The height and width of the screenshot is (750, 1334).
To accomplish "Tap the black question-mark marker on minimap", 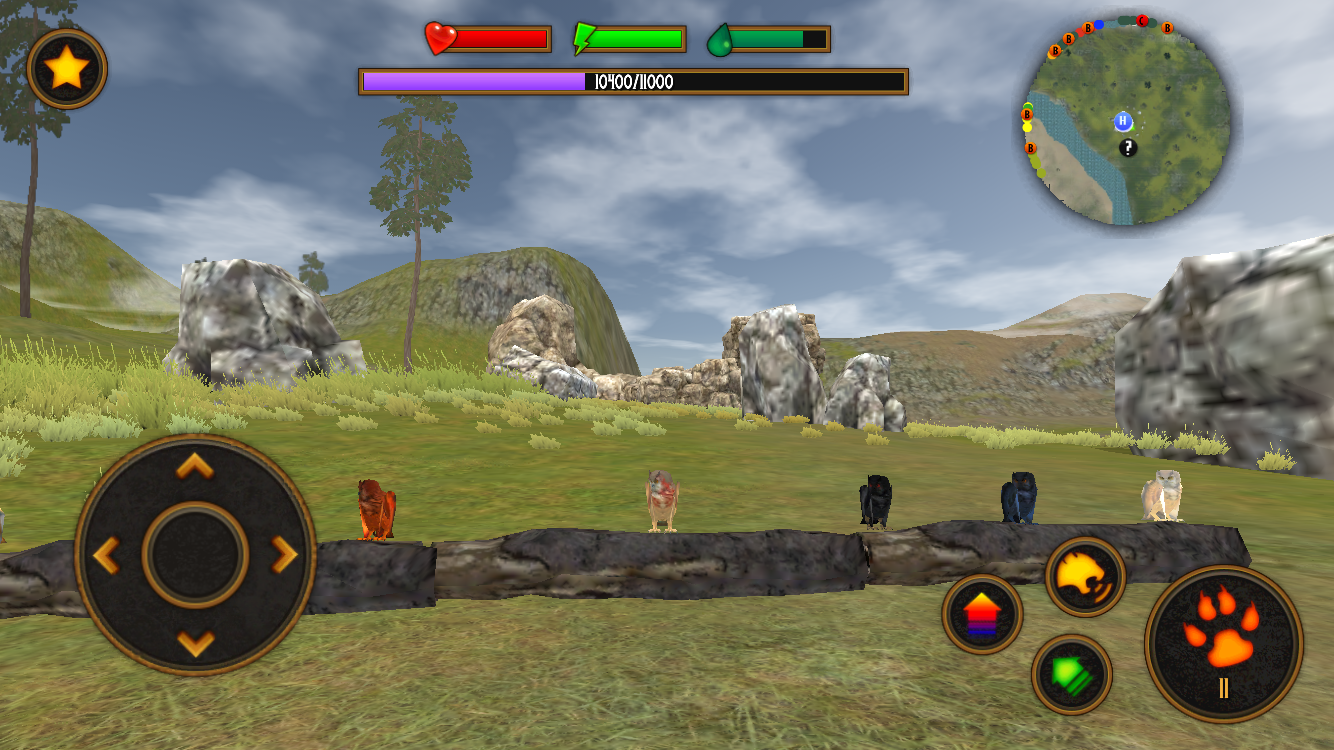I will [x=1128, y=149].
